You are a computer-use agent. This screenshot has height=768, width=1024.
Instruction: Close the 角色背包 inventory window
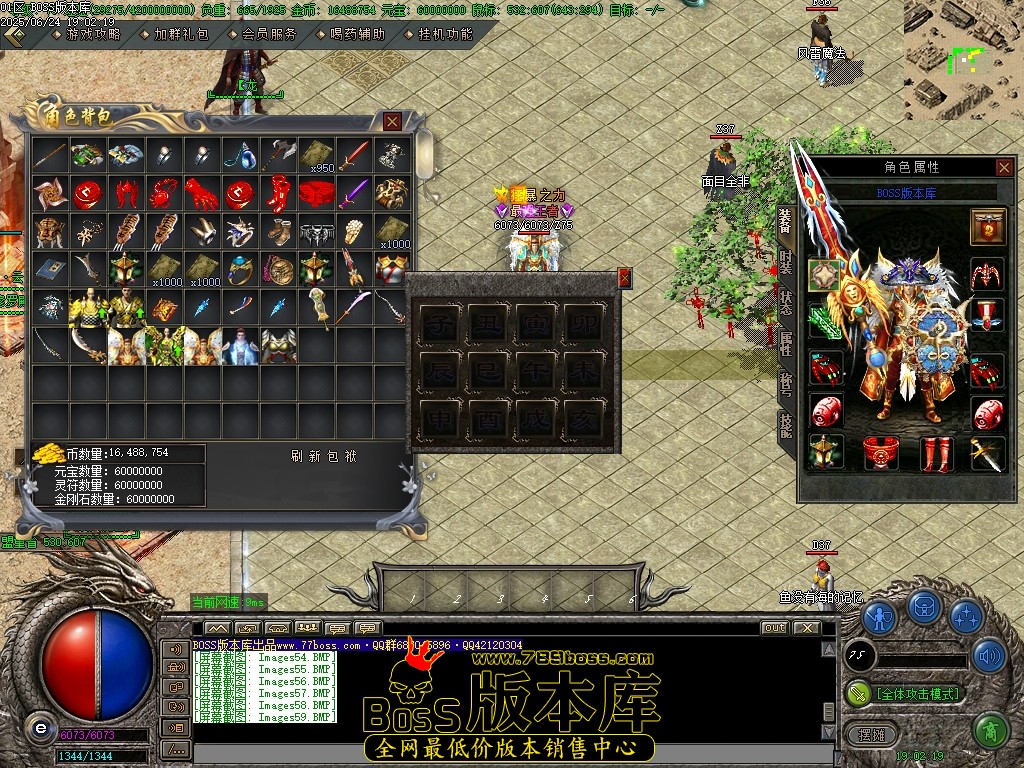(x=392, y=122)
